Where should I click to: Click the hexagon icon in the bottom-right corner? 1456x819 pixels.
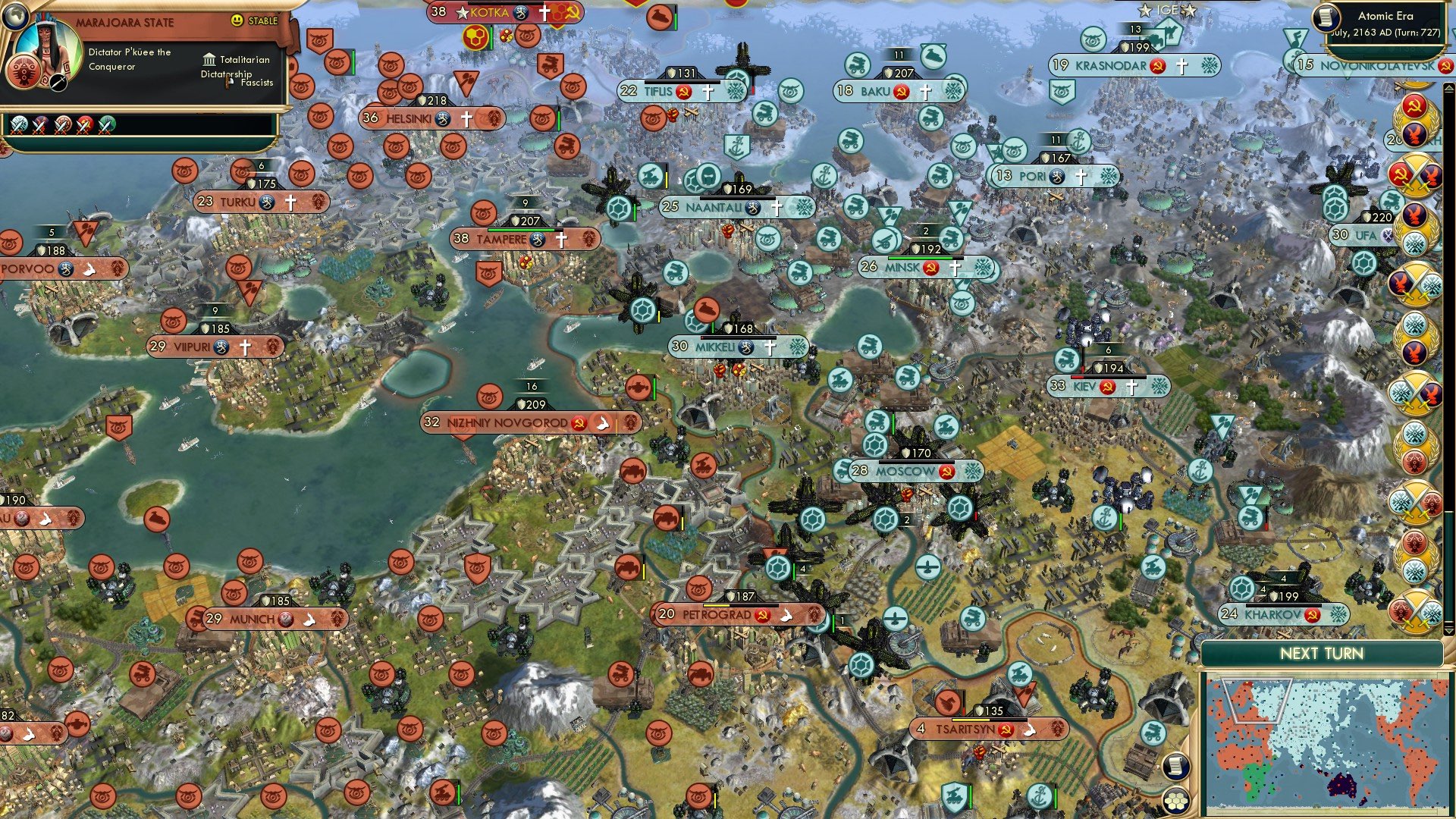pos(1175,799)
